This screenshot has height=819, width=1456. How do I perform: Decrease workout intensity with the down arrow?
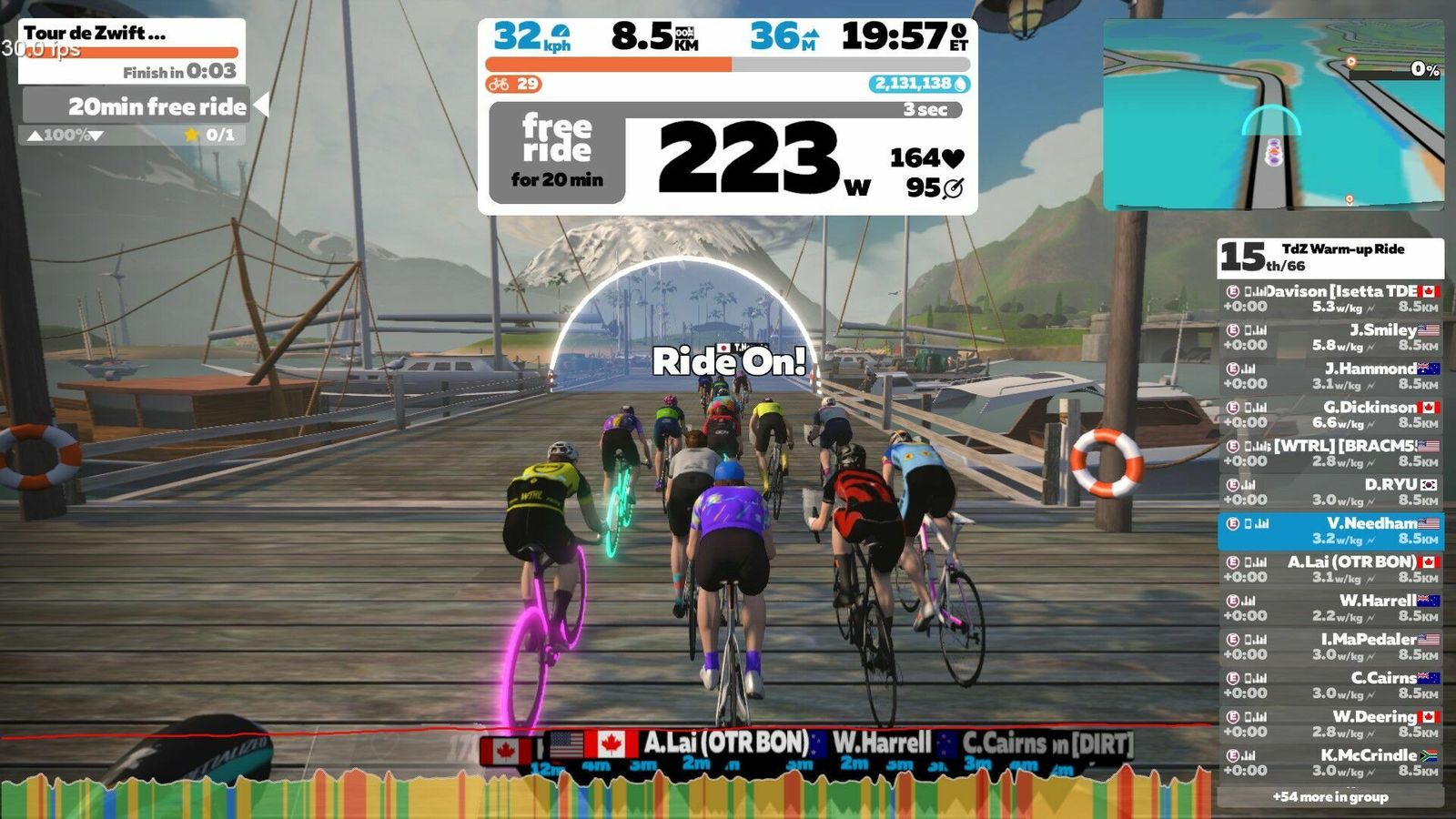point(96,136)
